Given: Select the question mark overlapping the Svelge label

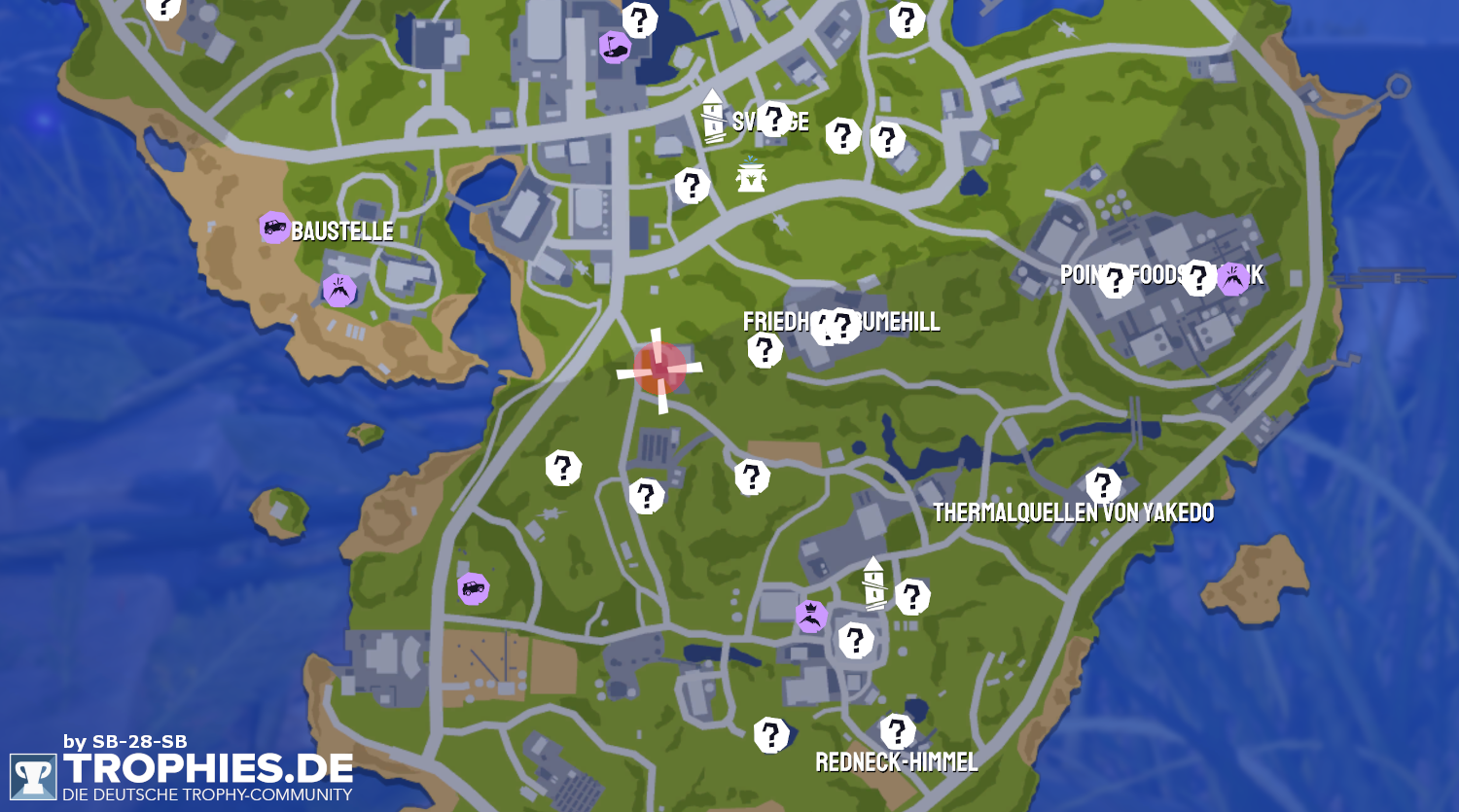Looking at the screenshot, I should [x=774, y=119].
